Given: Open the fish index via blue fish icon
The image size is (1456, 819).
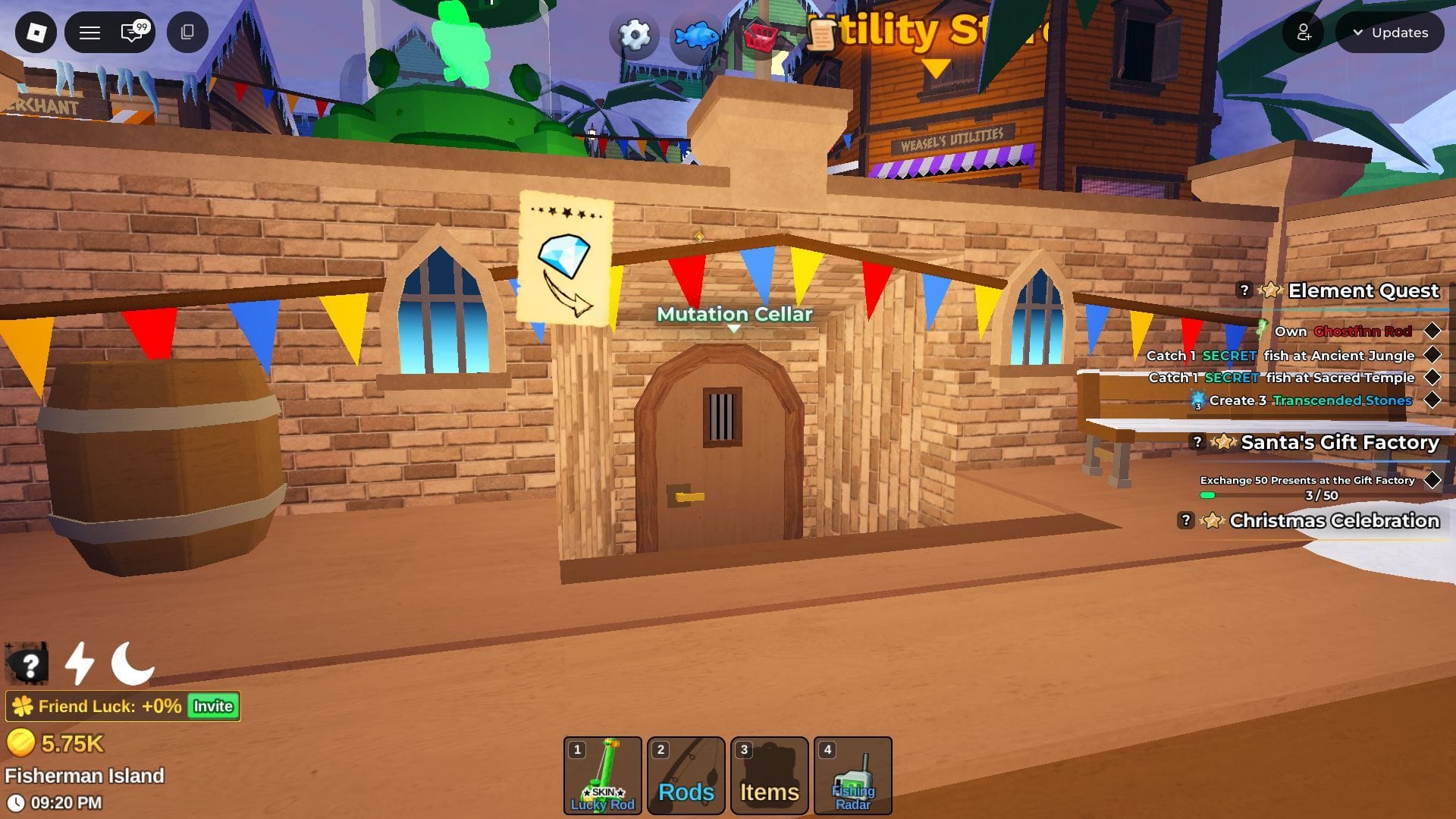Looking at the screenshot, I should (696, 34).
